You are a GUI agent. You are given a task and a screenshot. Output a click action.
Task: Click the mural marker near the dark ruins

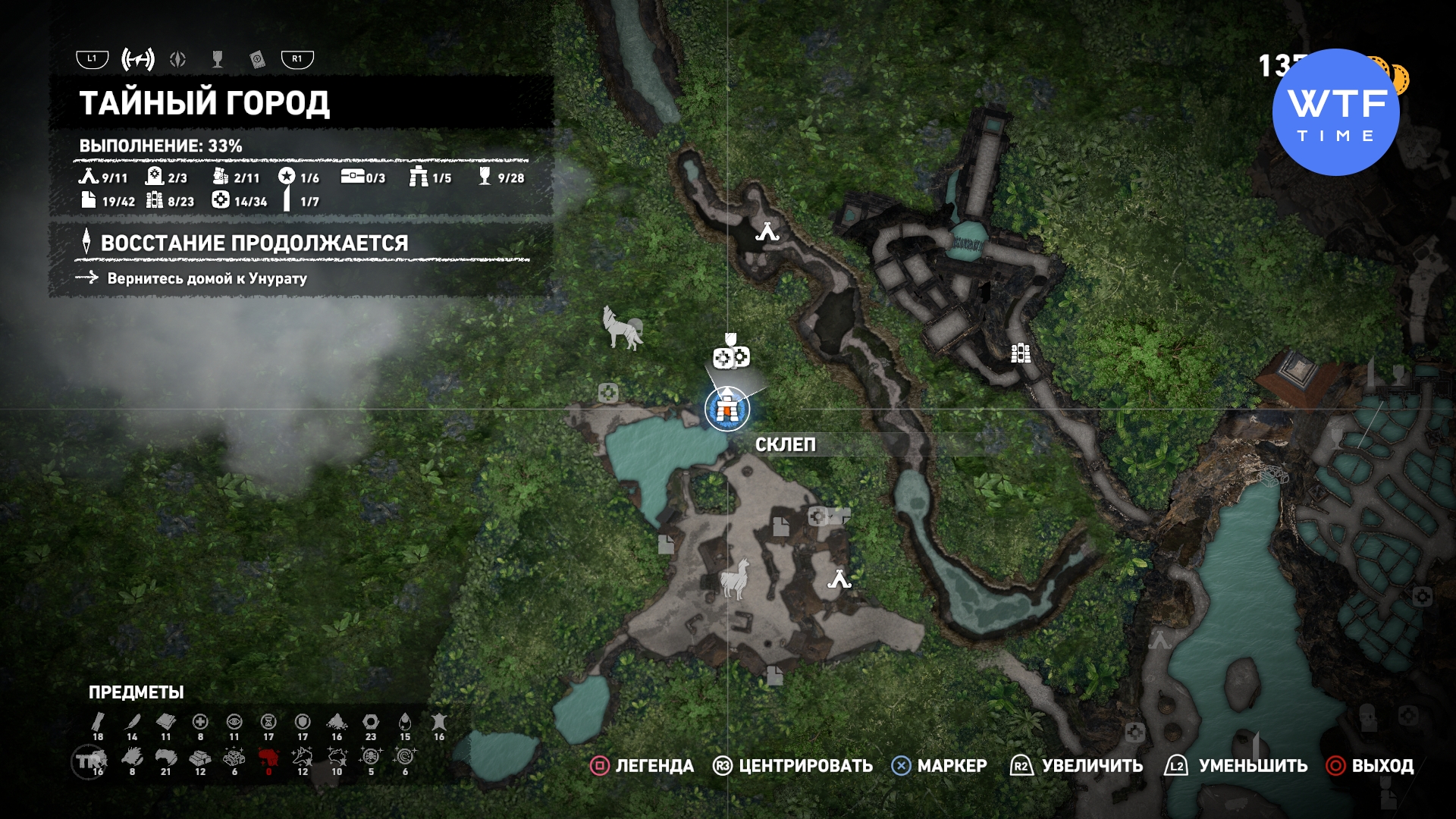coord(1021,353)
